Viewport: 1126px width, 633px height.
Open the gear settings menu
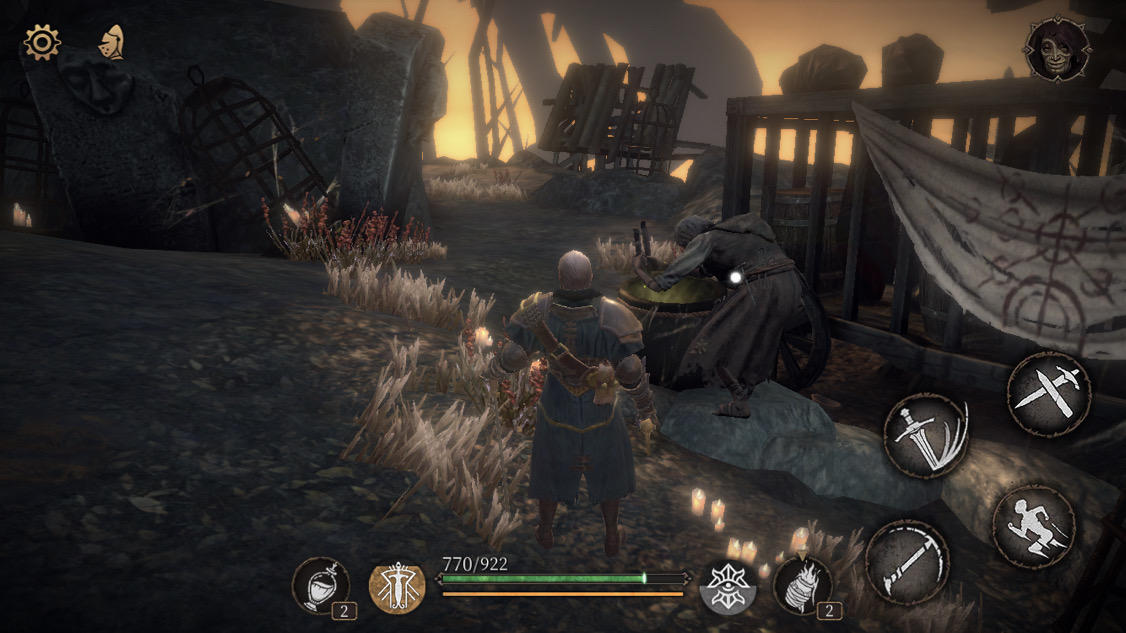[42, 42]
